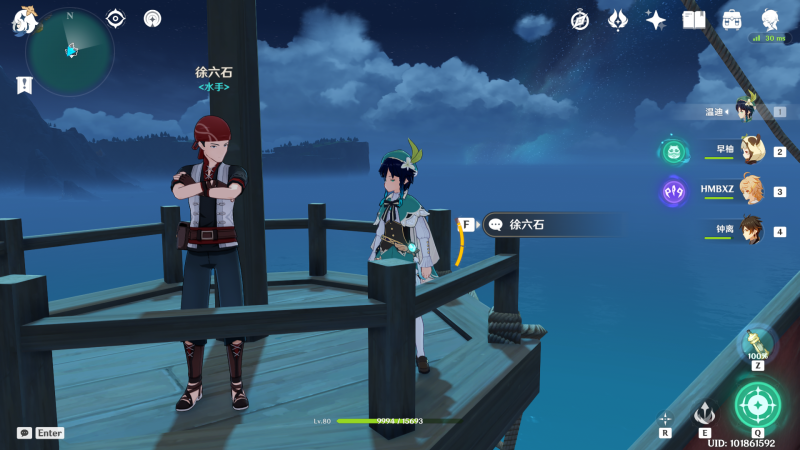Screen dimensions: 800x450
Task: Use the elemental skill icon
Action: pyautogui.click(x=705, y=414)
